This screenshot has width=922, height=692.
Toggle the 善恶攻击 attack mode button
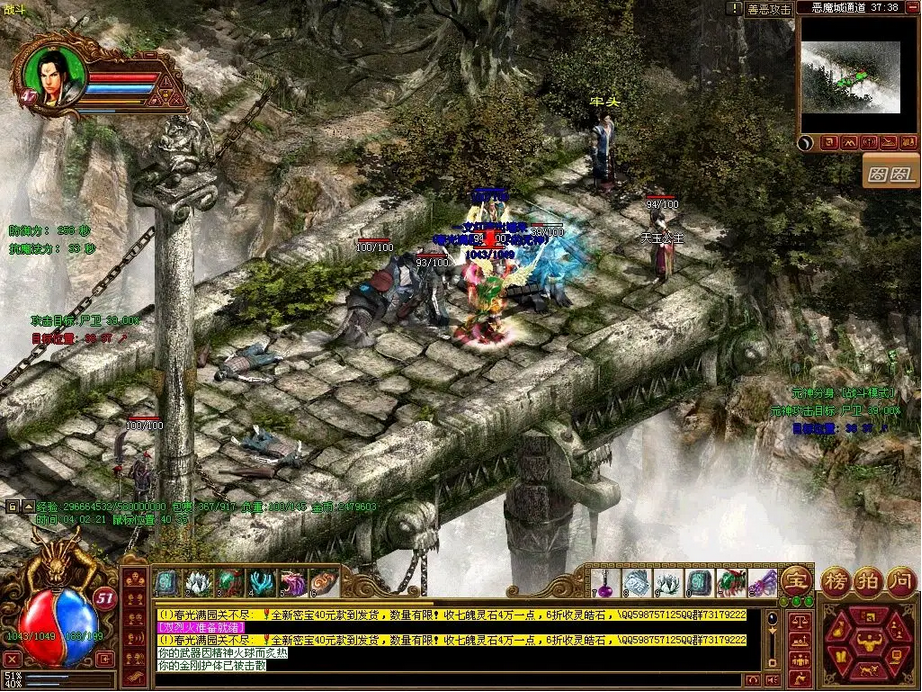(x=768, y=8)
